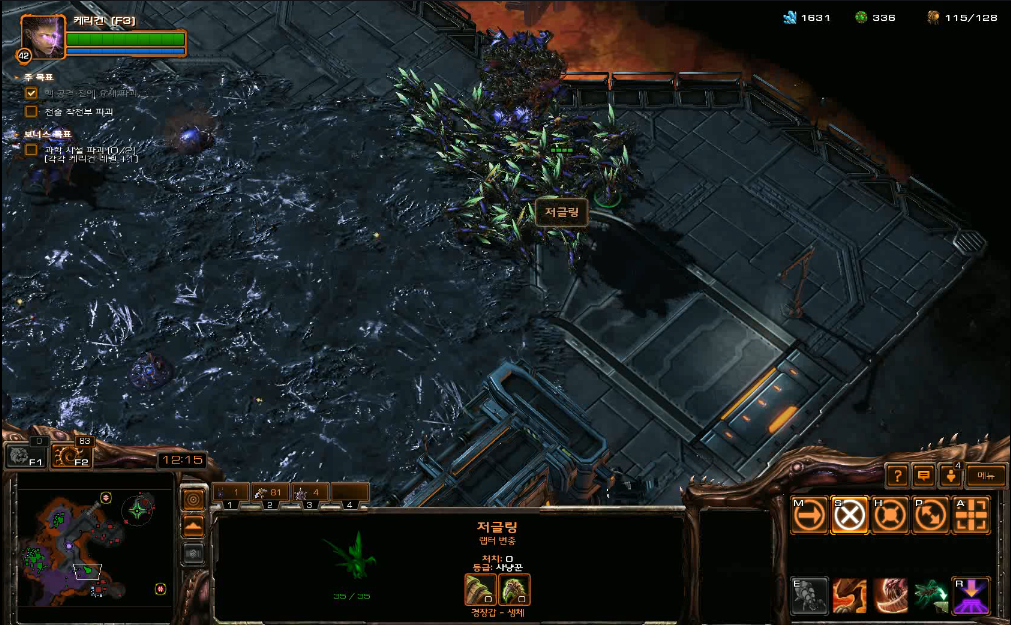The height and width of the screenshot is (625, 1011).
Task: Switch to control group 3
Action: pos(309,492)
